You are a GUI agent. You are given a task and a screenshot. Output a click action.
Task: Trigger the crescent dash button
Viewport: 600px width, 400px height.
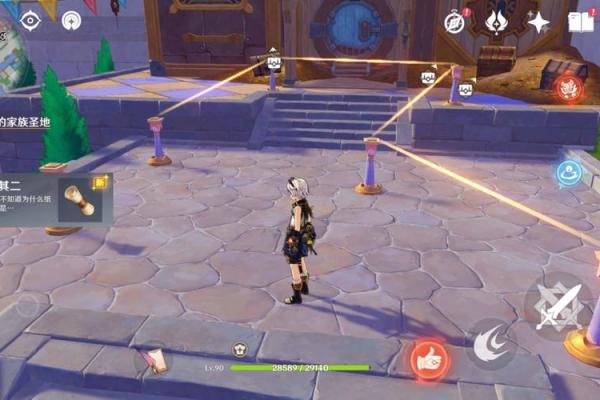[490, 343]
